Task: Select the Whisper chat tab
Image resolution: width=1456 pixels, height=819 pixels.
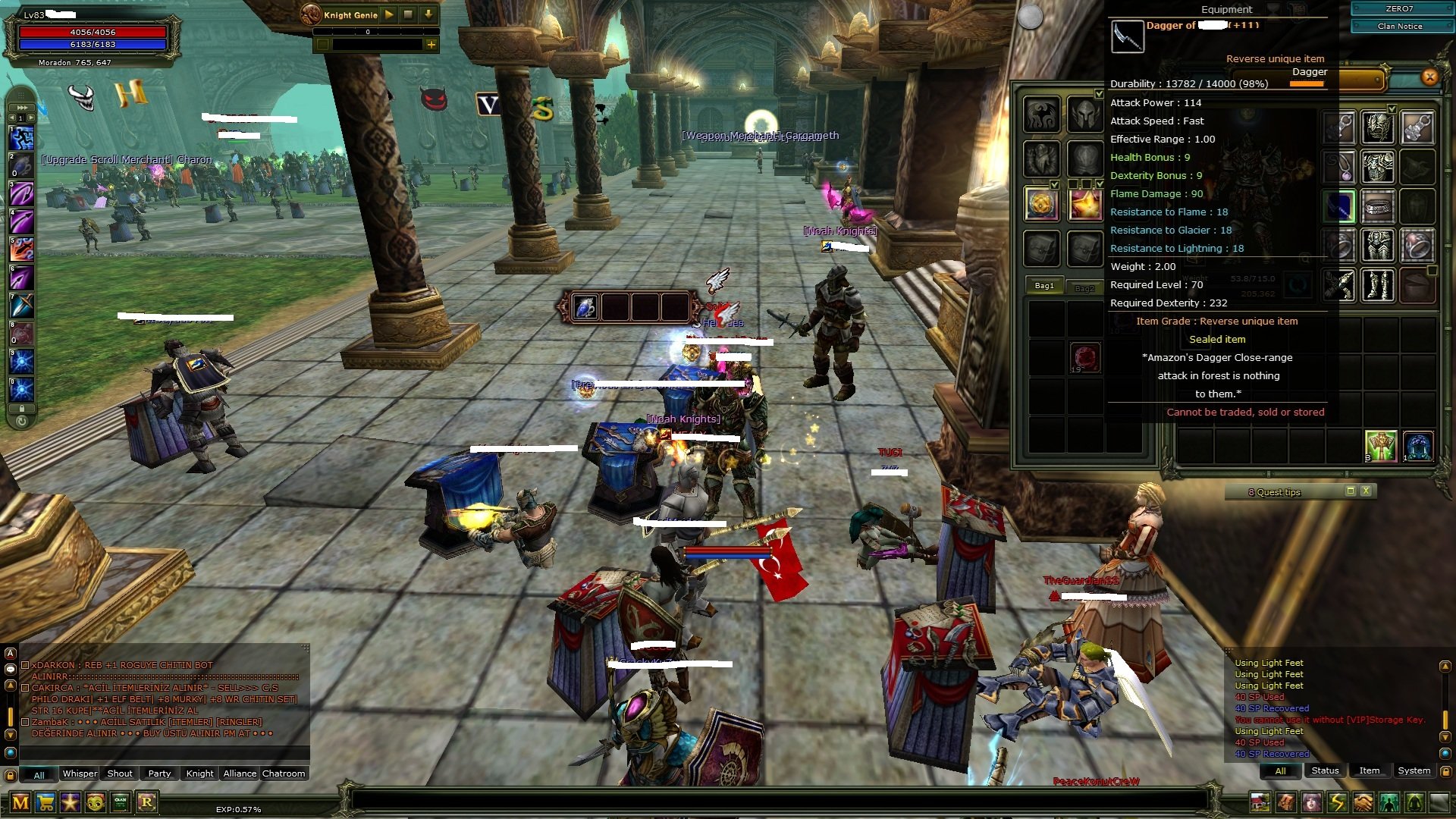Action: [x=80, y=773]
